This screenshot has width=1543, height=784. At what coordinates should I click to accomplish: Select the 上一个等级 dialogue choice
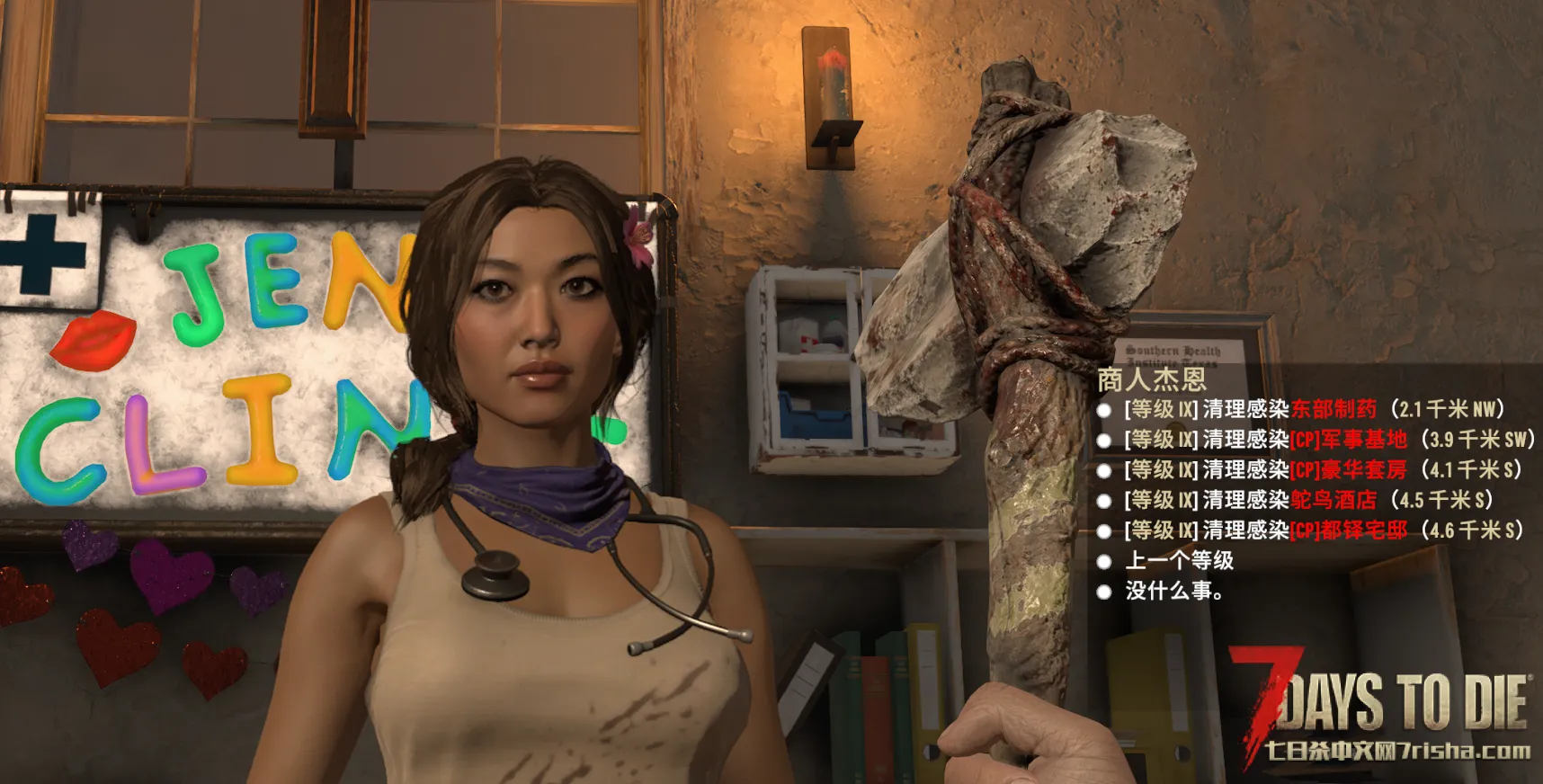(x=1179, y=561)
